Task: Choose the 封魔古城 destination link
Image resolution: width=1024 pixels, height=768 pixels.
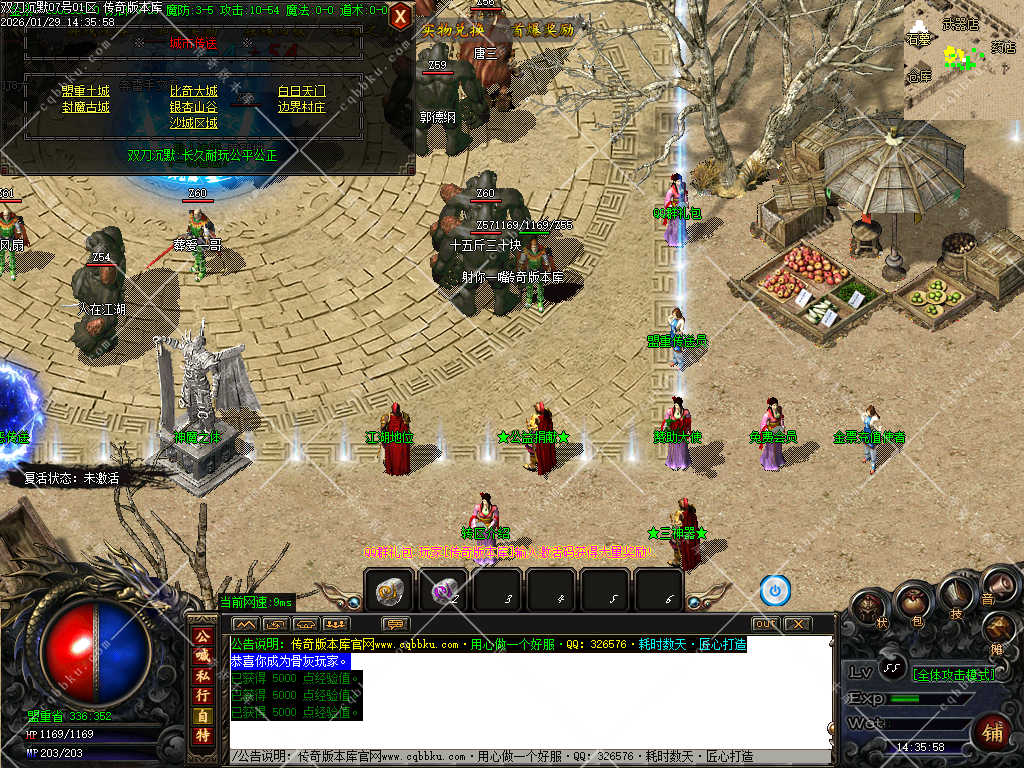Action: point(85,107)
